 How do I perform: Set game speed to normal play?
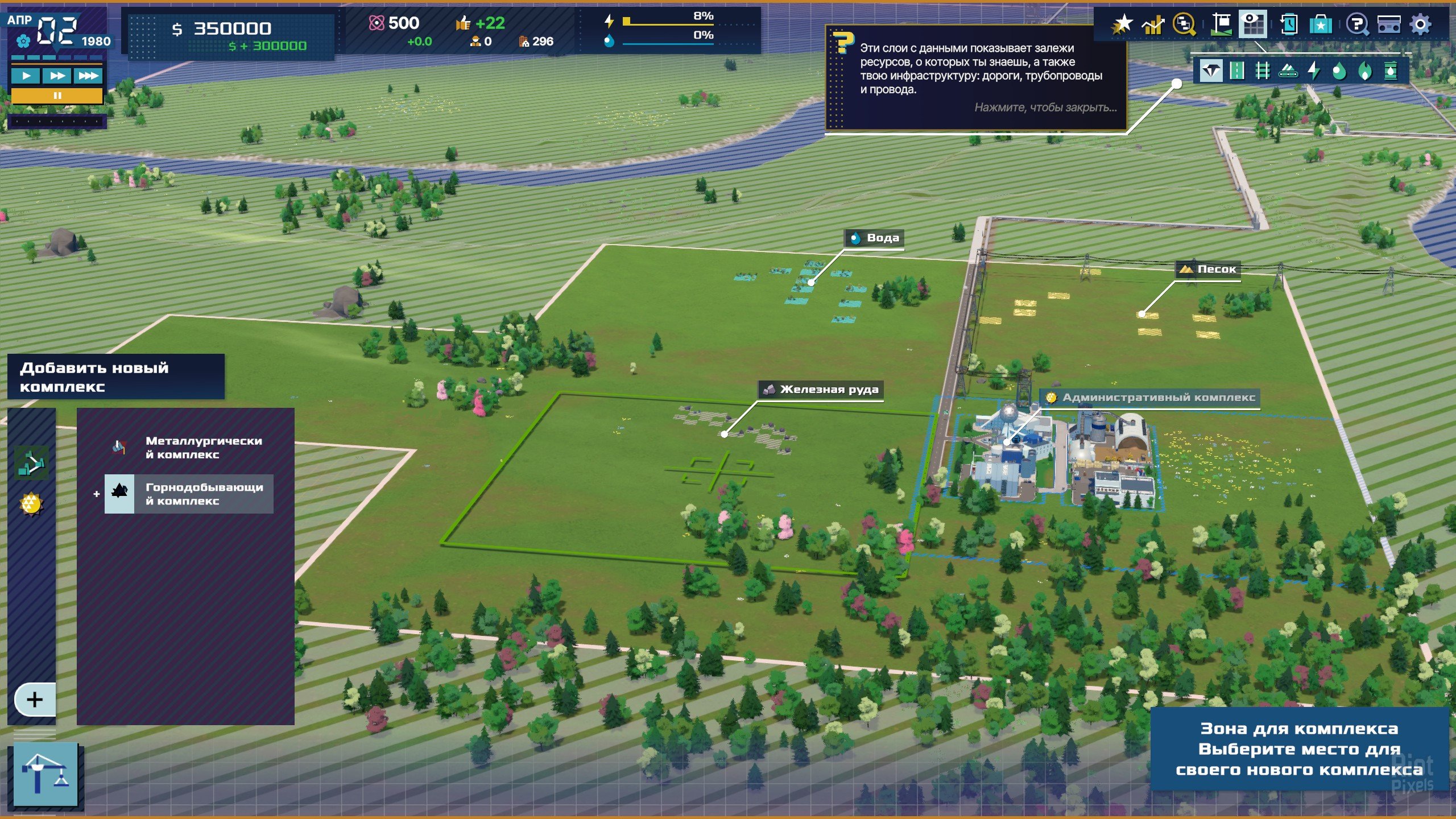[26, 76]
